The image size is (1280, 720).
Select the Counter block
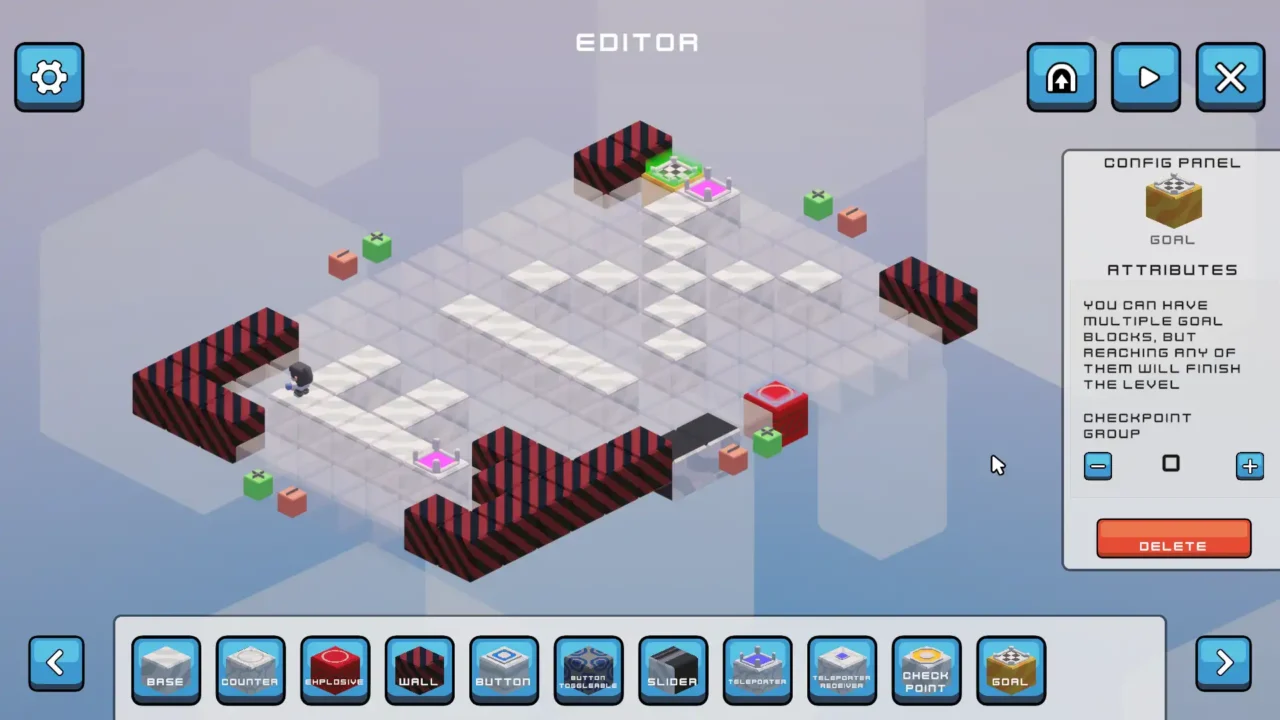[250, 669]
